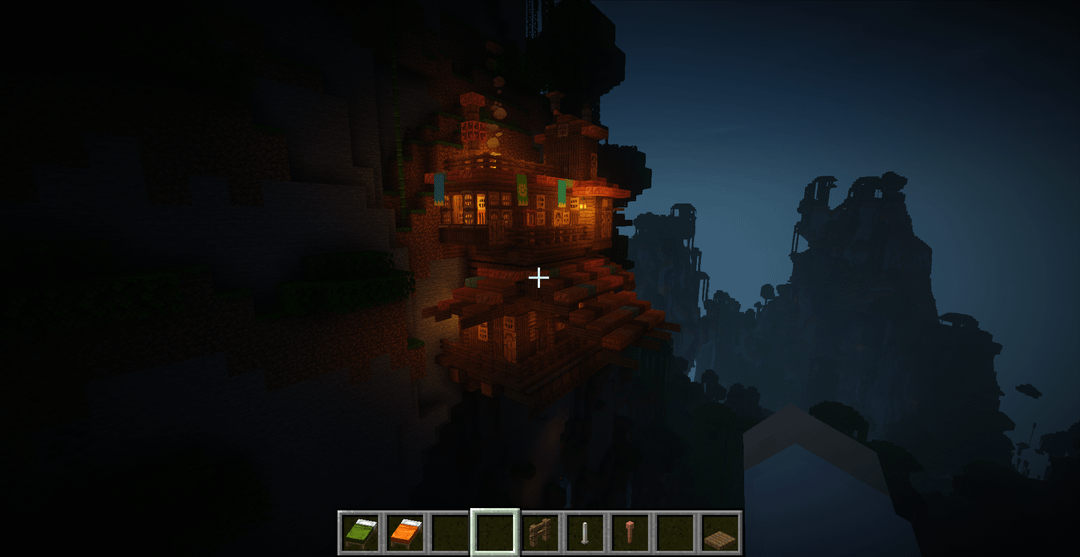Pick the reddish-brown post item slot
Viewport: 1080px width, 557px height.
[x=630, y=532]
